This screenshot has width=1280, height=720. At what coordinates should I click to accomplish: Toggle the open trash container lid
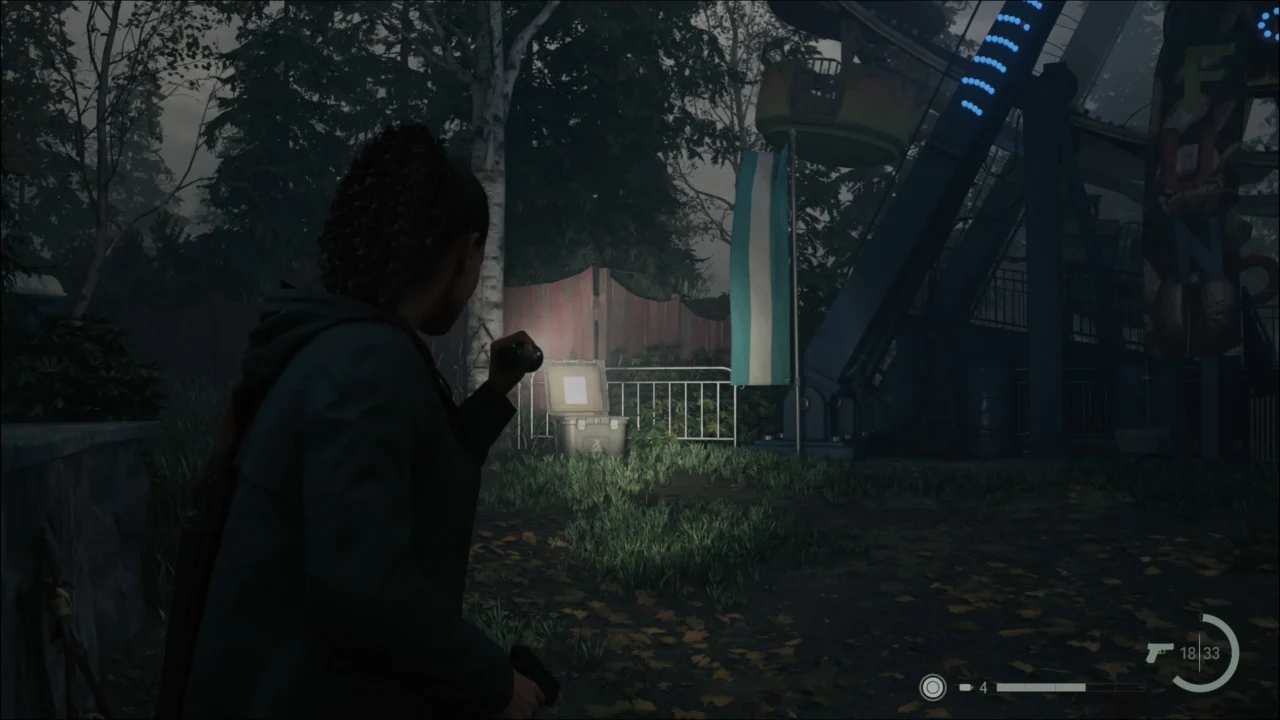[575, 385]
